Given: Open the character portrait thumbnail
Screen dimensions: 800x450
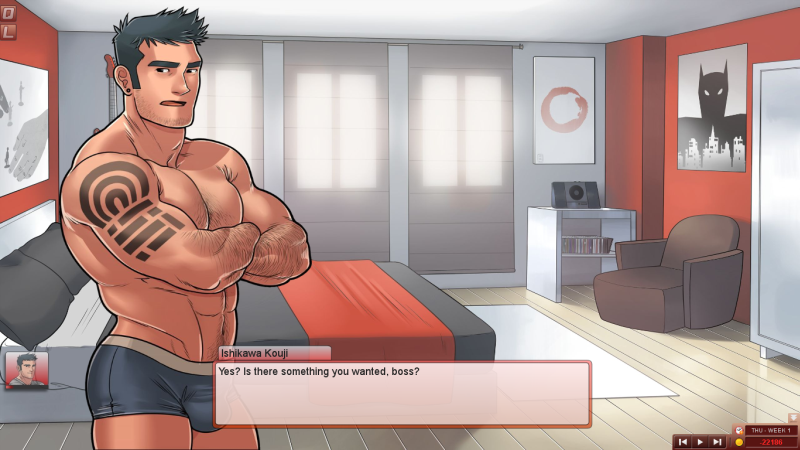Looking at the screenshot, I should (26, 370).
